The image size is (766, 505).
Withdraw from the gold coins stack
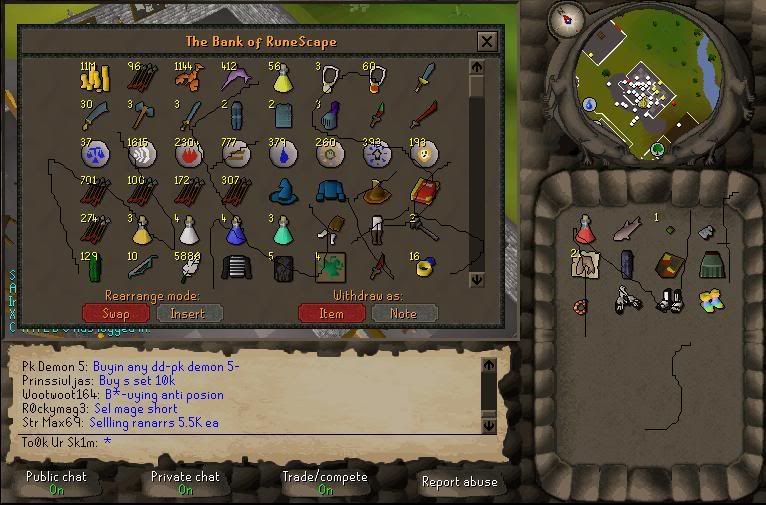pos(93,80)
